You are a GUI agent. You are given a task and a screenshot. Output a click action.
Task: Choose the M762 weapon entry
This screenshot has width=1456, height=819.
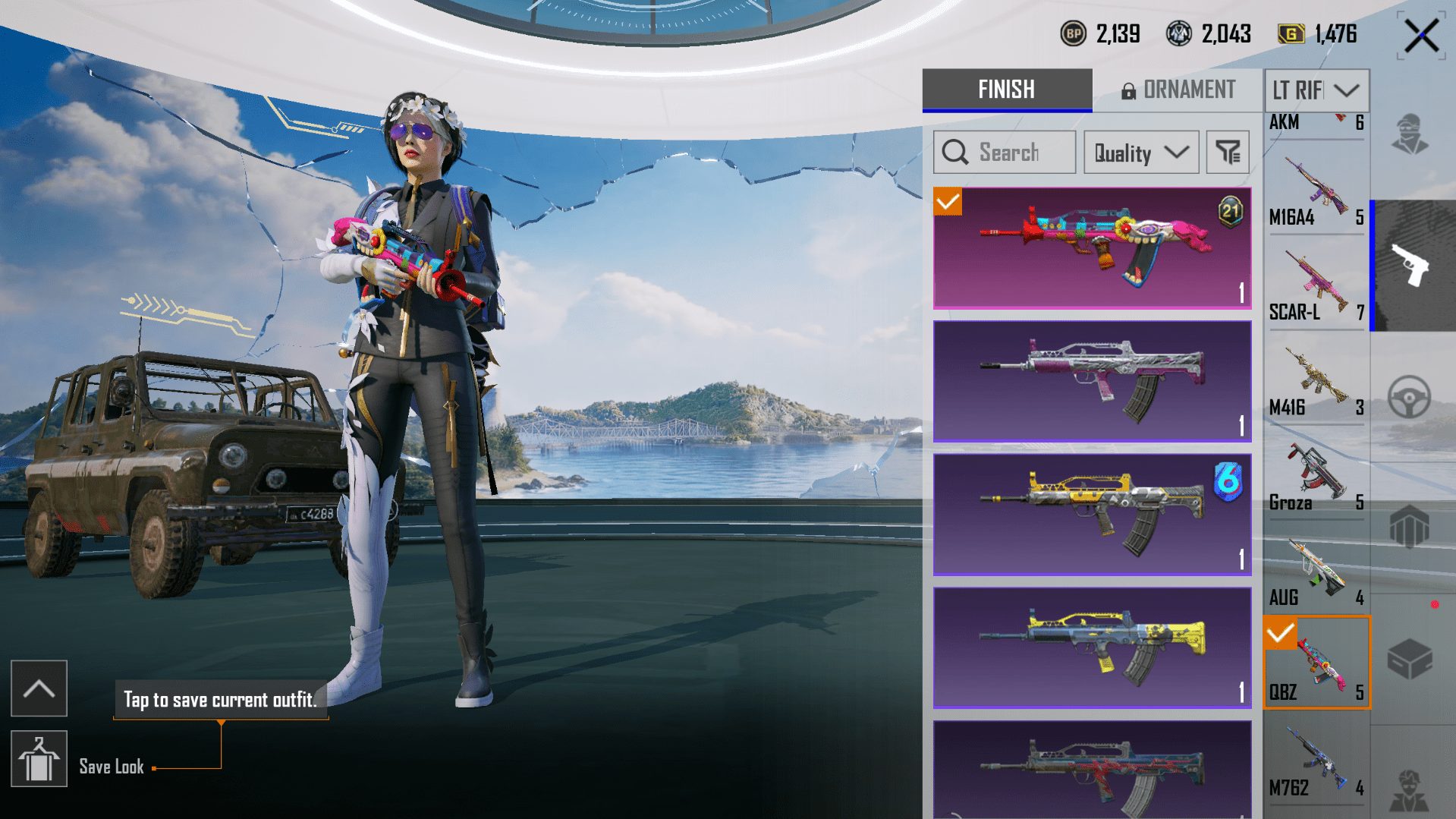(x=1316, y=763)
